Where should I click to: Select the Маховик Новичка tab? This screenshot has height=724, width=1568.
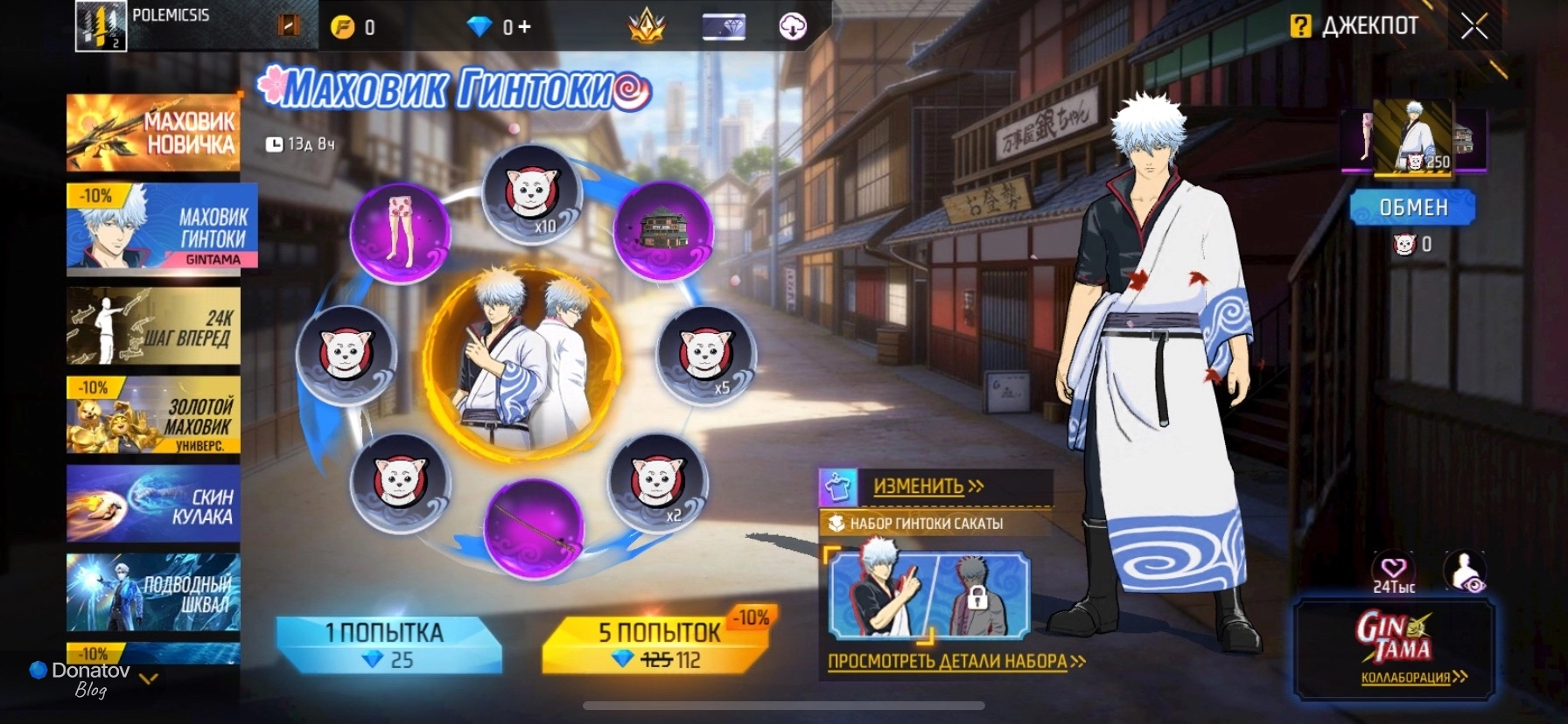point(153,133)
